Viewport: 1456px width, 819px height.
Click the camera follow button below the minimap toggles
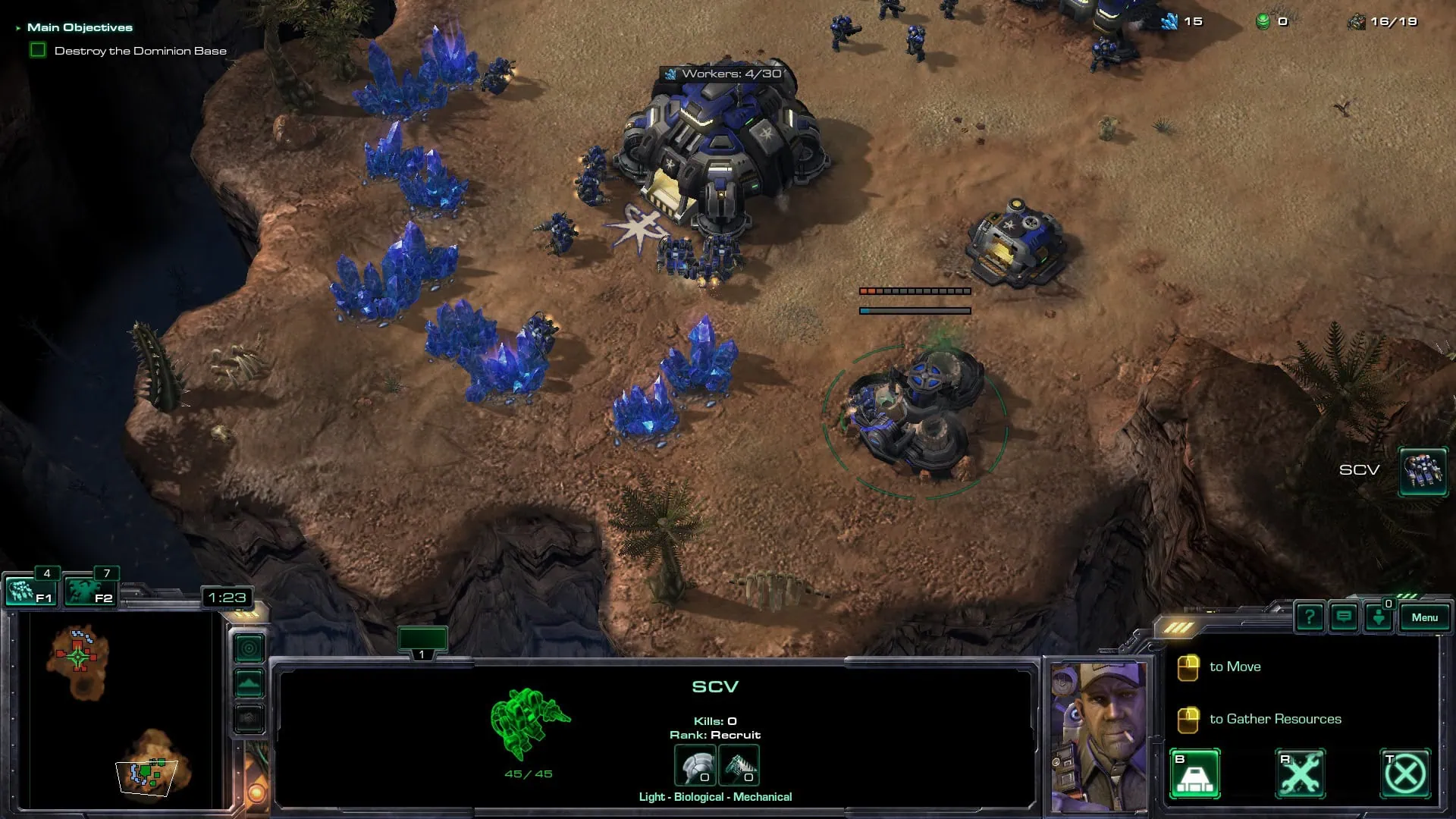pos(249,717)
